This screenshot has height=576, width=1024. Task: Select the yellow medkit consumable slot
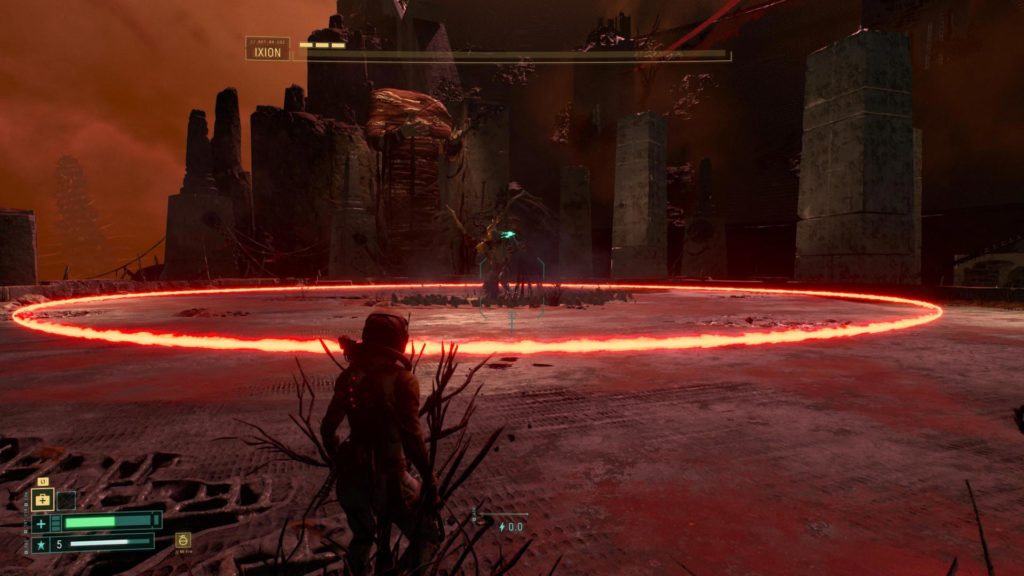pos(43,500)
